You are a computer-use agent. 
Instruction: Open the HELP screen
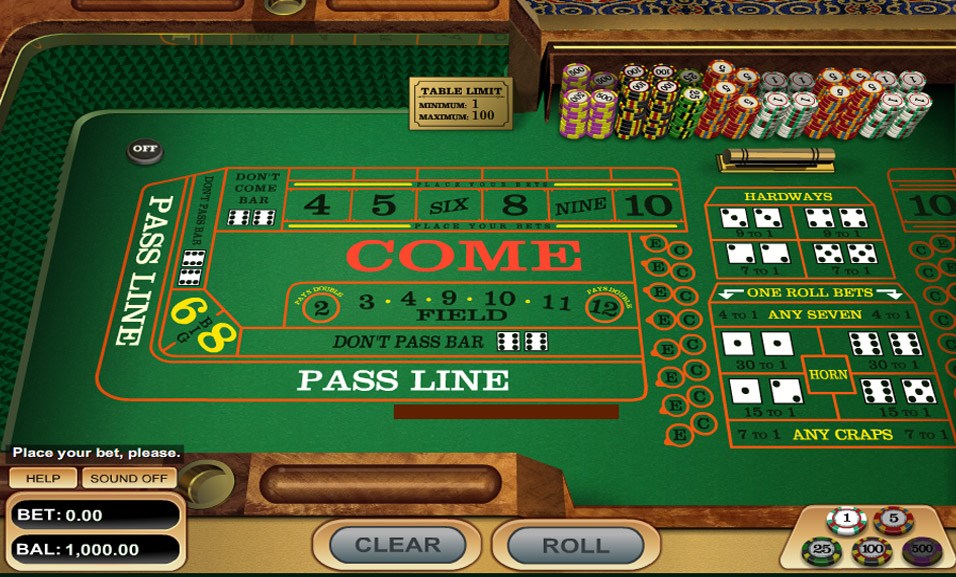[43, 478]
